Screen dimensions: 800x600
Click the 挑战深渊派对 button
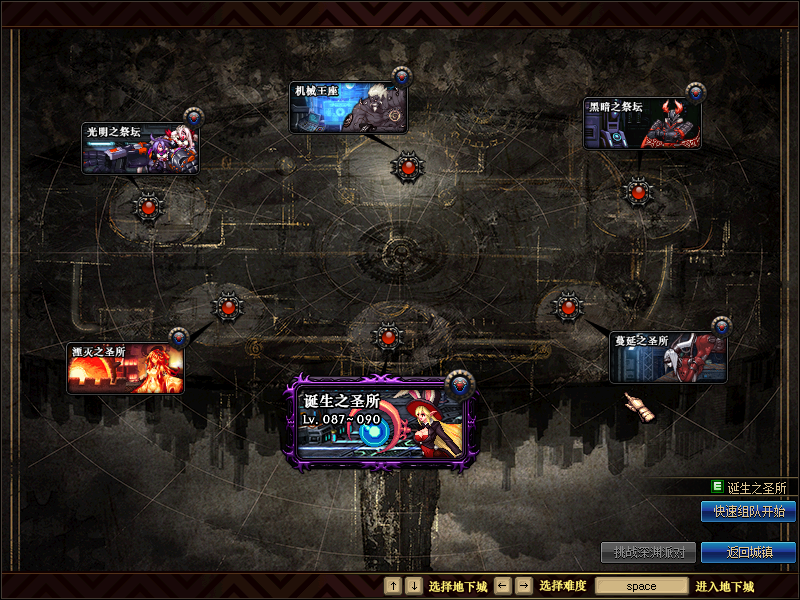click(648, 552)
